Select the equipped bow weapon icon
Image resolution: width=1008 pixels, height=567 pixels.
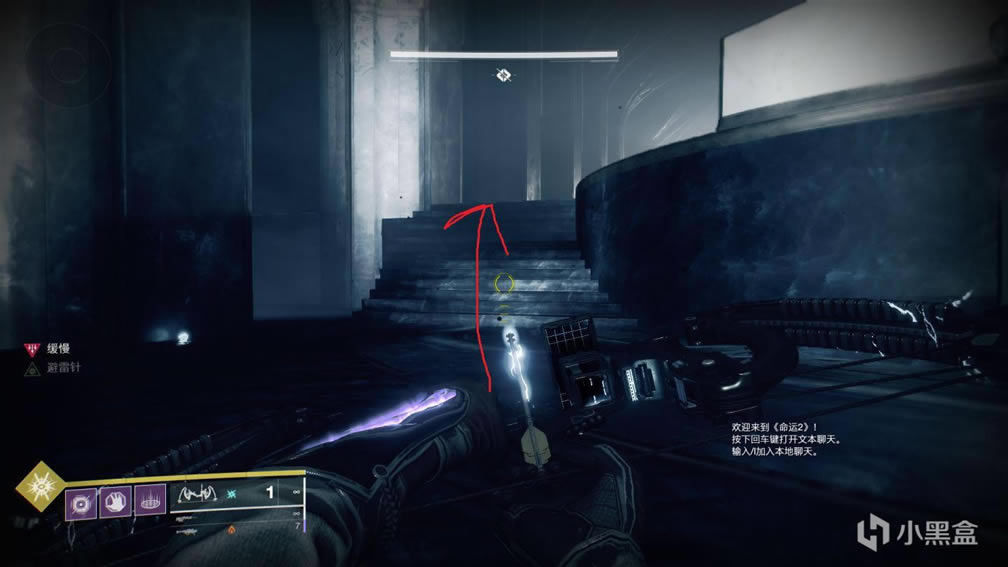coord(198,494)
